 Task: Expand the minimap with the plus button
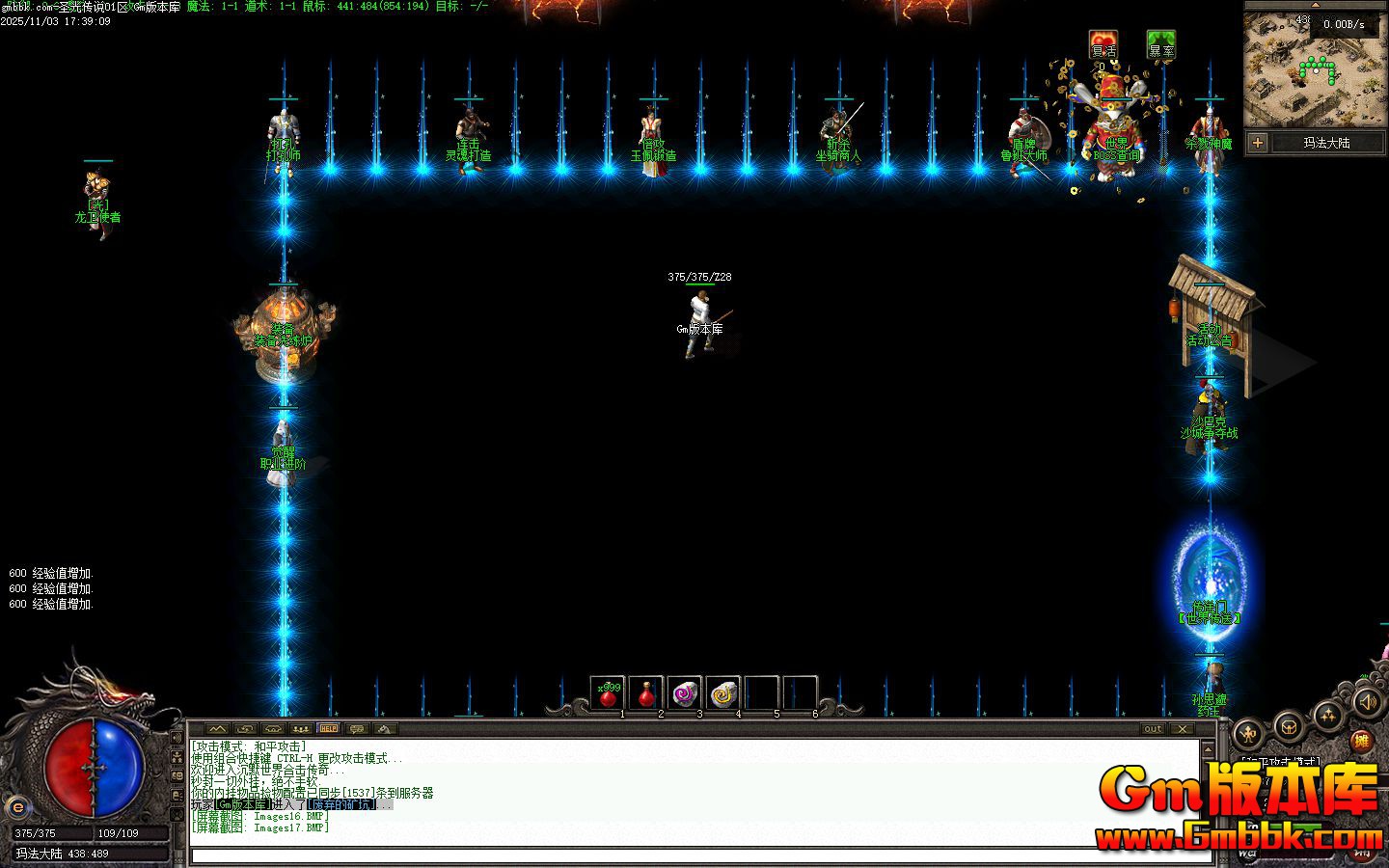click(x=1258, y=143)
